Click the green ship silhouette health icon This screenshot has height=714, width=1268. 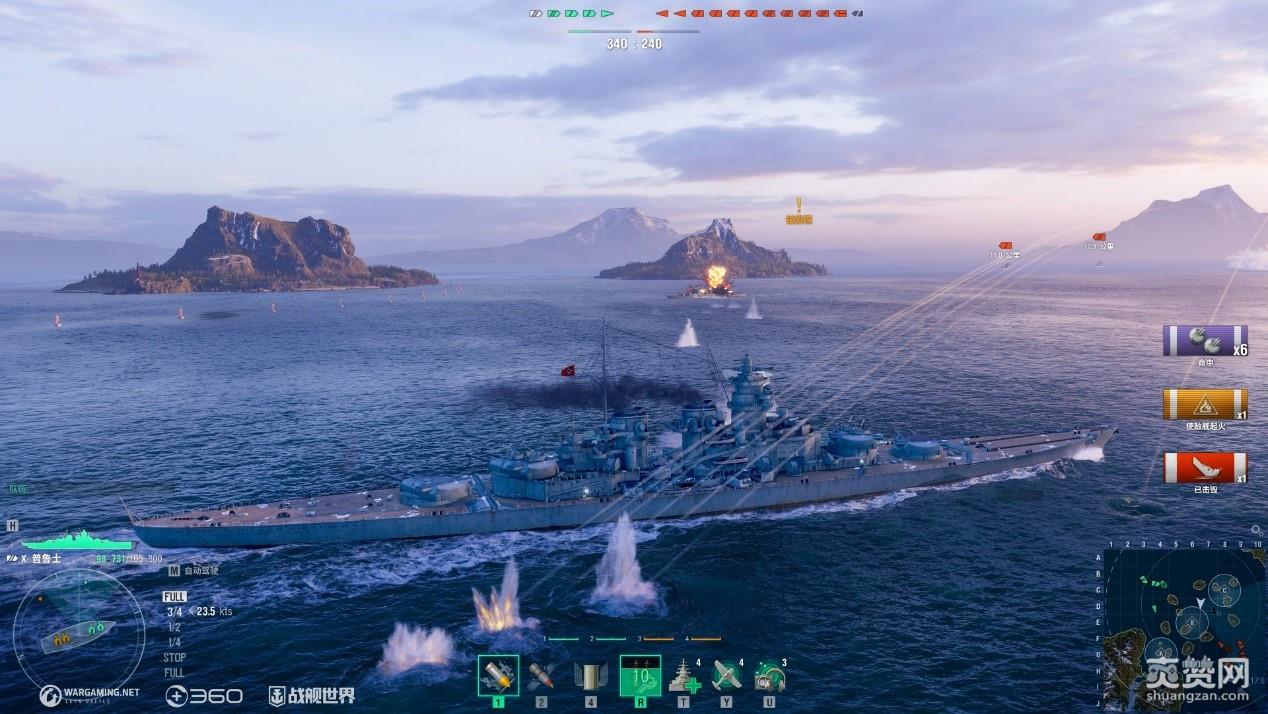[x=76, y=540]
